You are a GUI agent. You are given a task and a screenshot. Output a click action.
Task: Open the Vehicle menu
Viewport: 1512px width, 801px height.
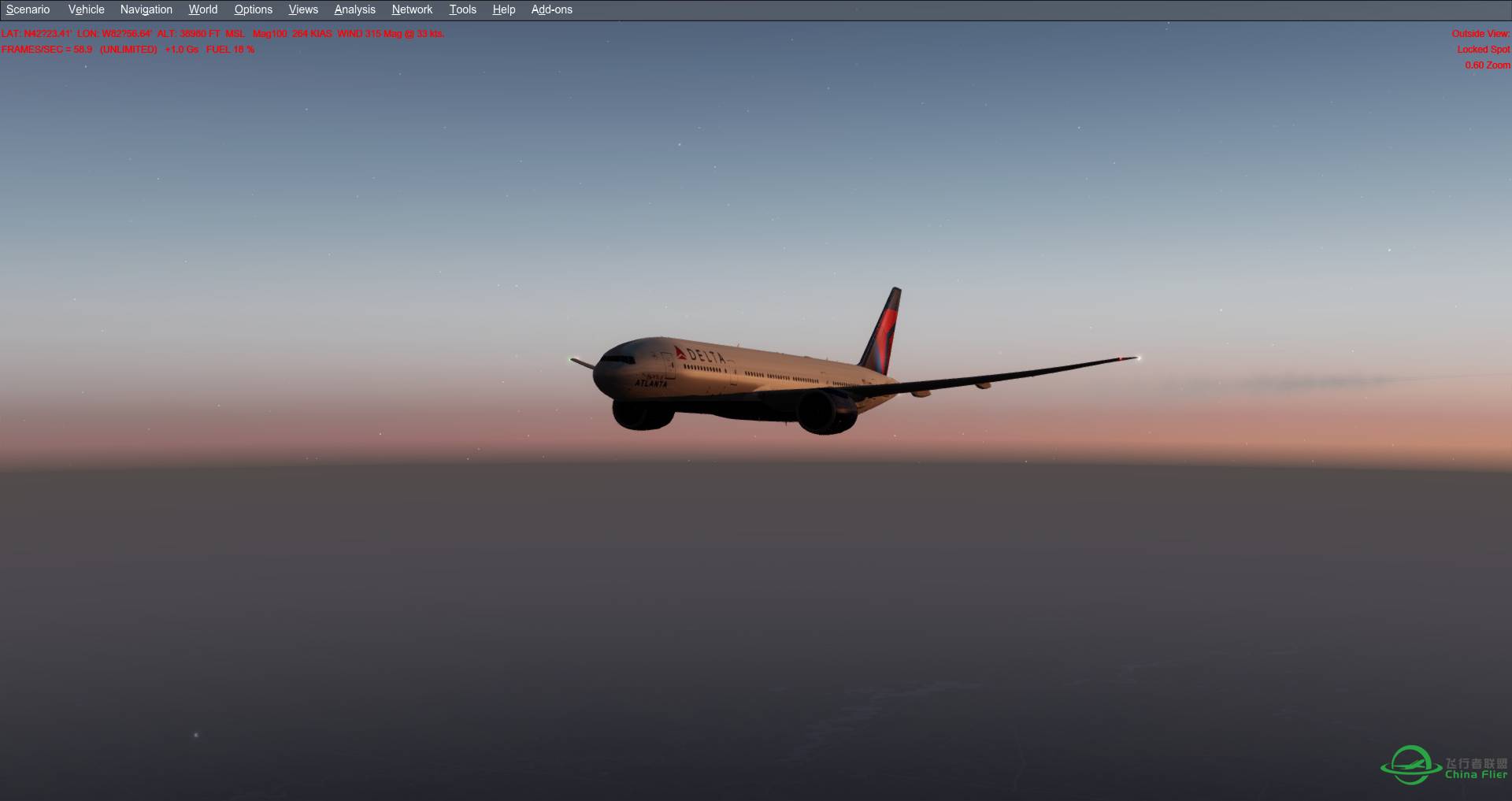point(86,9)
